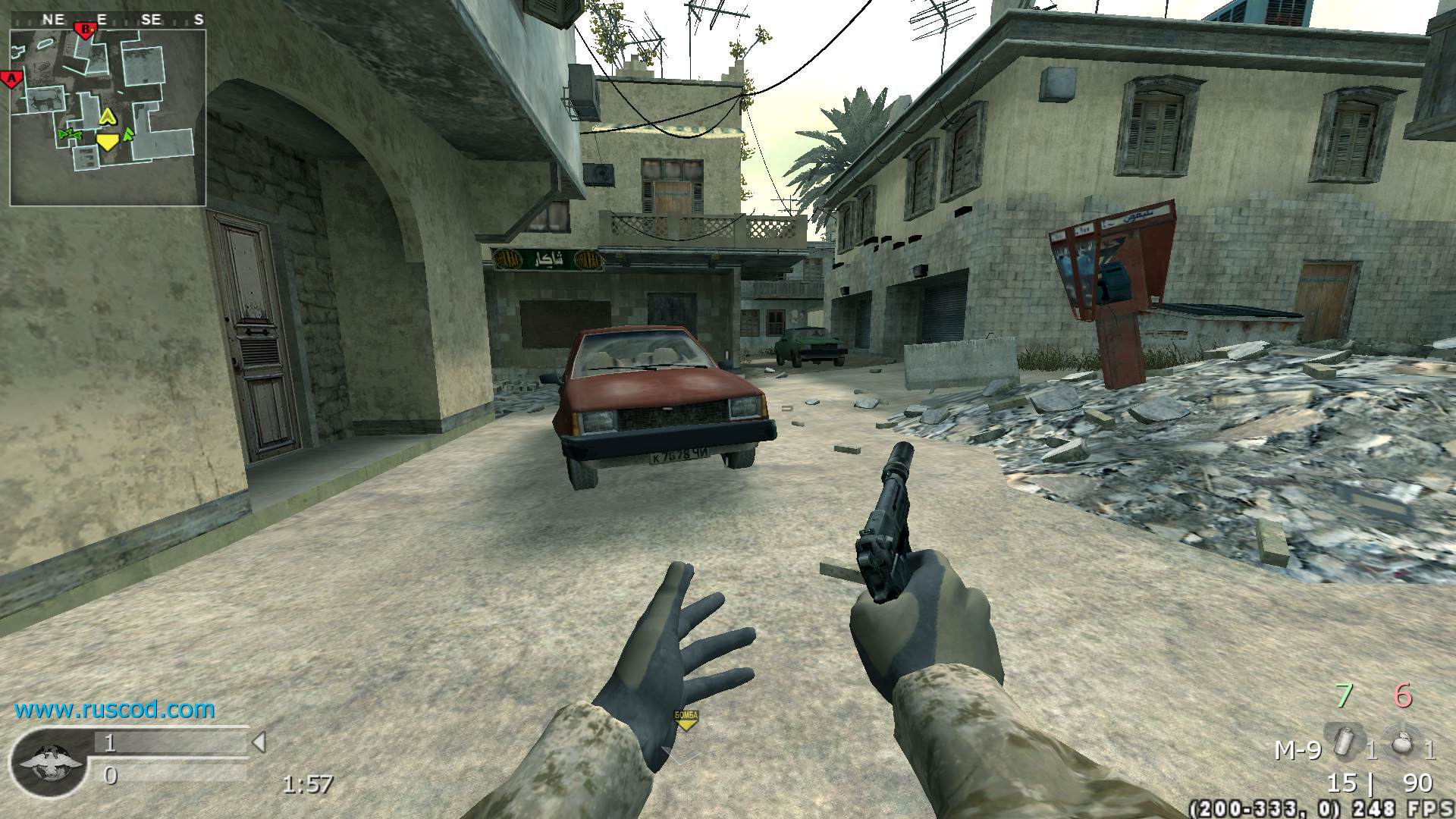Toggle the green score counter 7

(x=1345, y=695)
